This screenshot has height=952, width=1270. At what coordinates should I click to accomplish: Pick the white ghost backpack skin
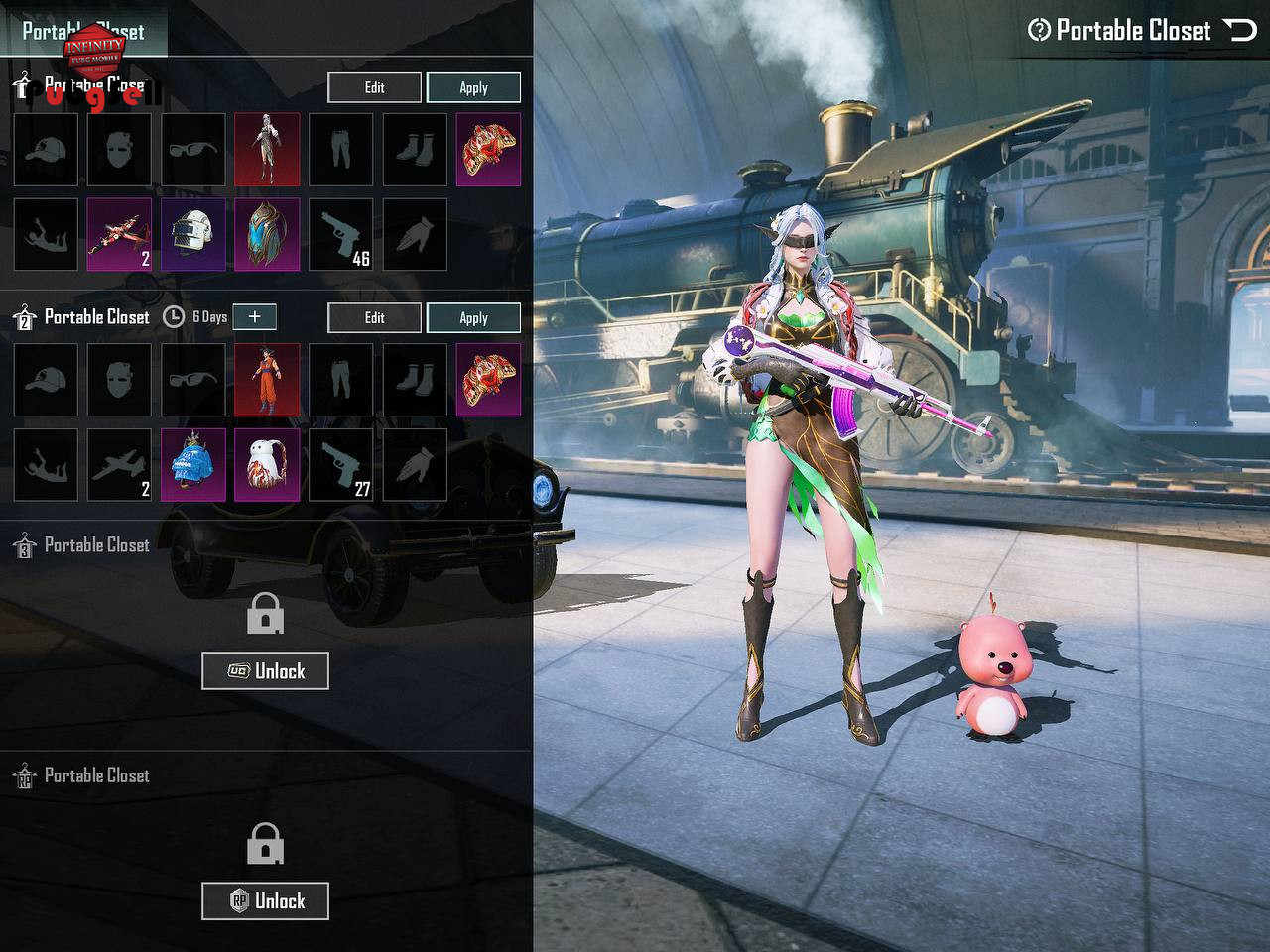267,464
